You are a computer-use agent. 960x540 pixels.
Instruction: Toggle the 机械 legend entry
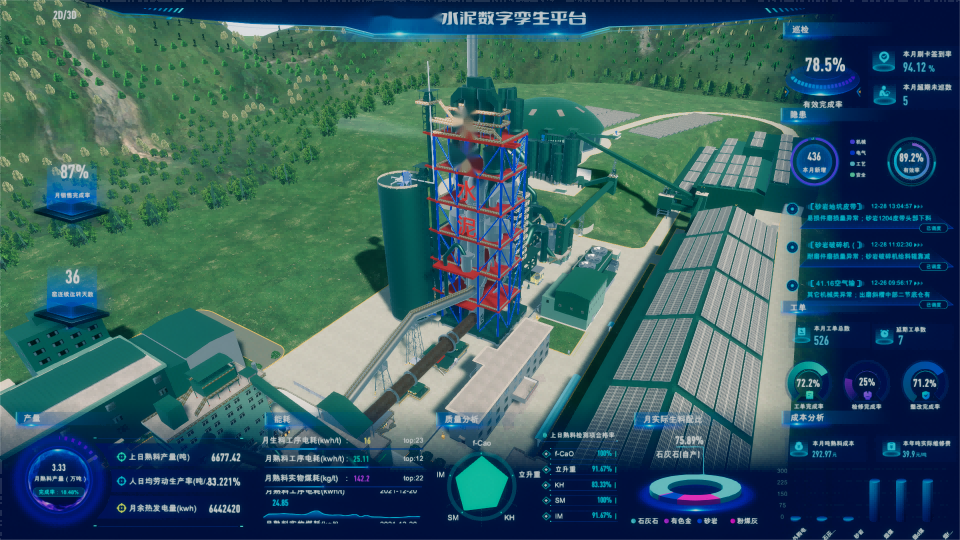[857, 142]
